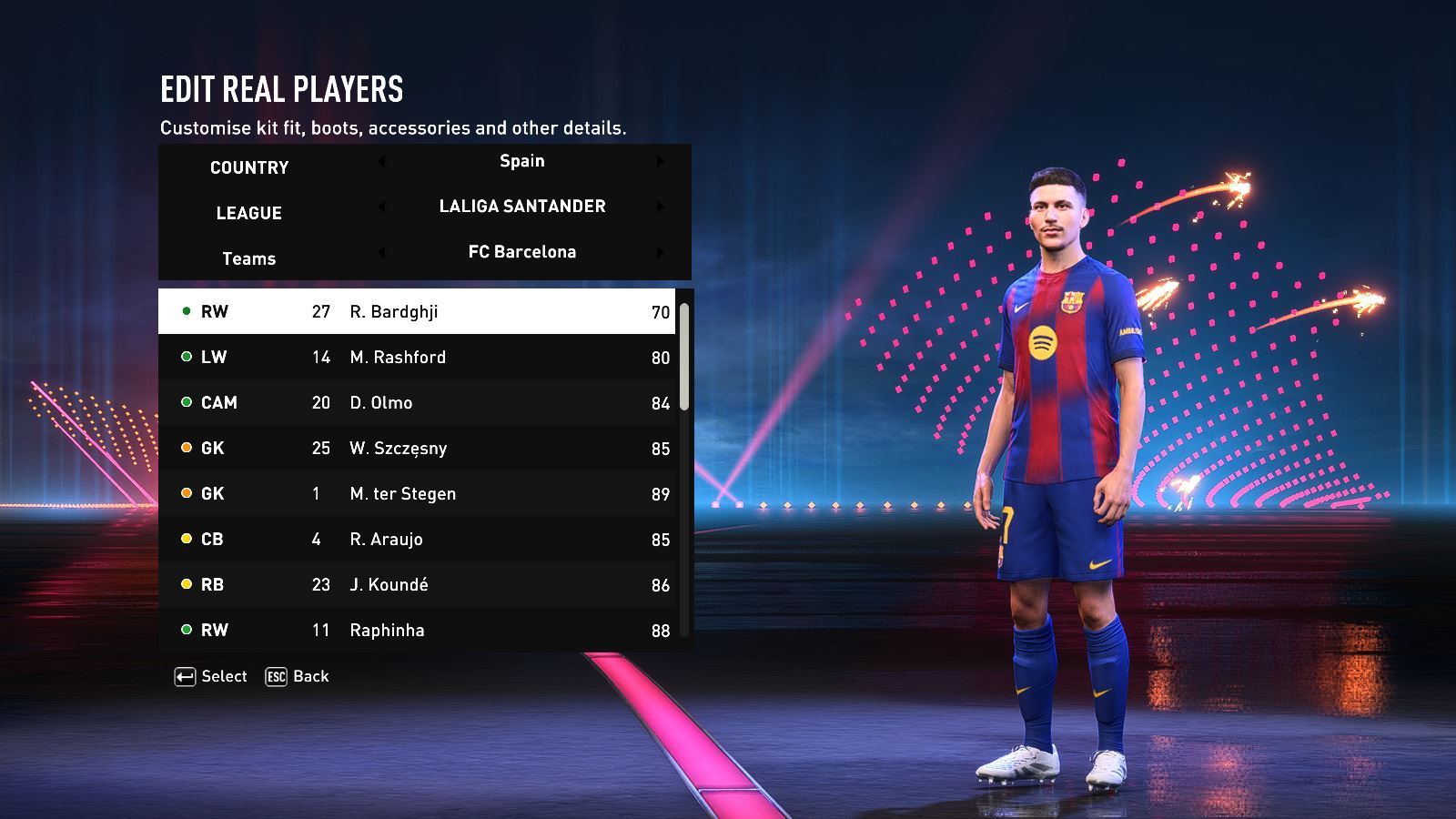Click the Select label
Image resolution: width=1456 pixels, height=819 pixels.
(x=224, y=676)
